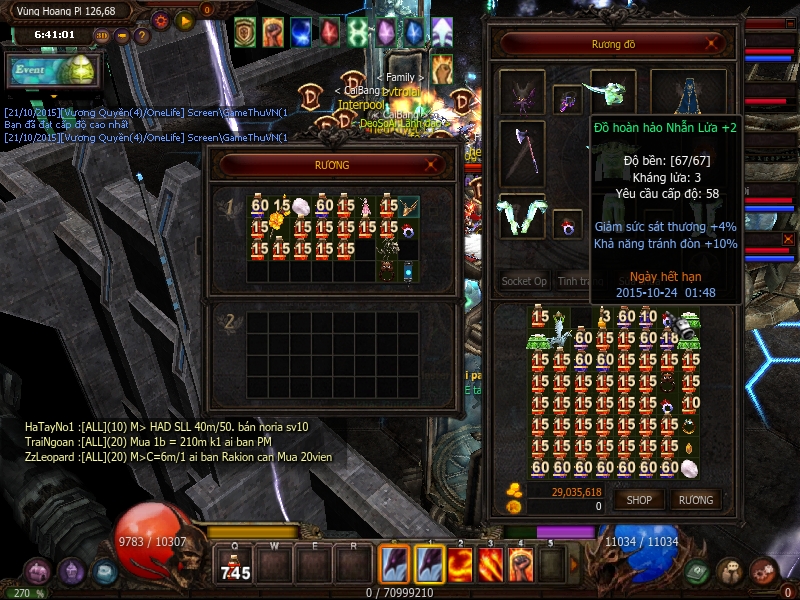Close the Rương đồ inventory window
Image resolution: width=800 pixels, height=600 pixels.
[x=712, y=44]
